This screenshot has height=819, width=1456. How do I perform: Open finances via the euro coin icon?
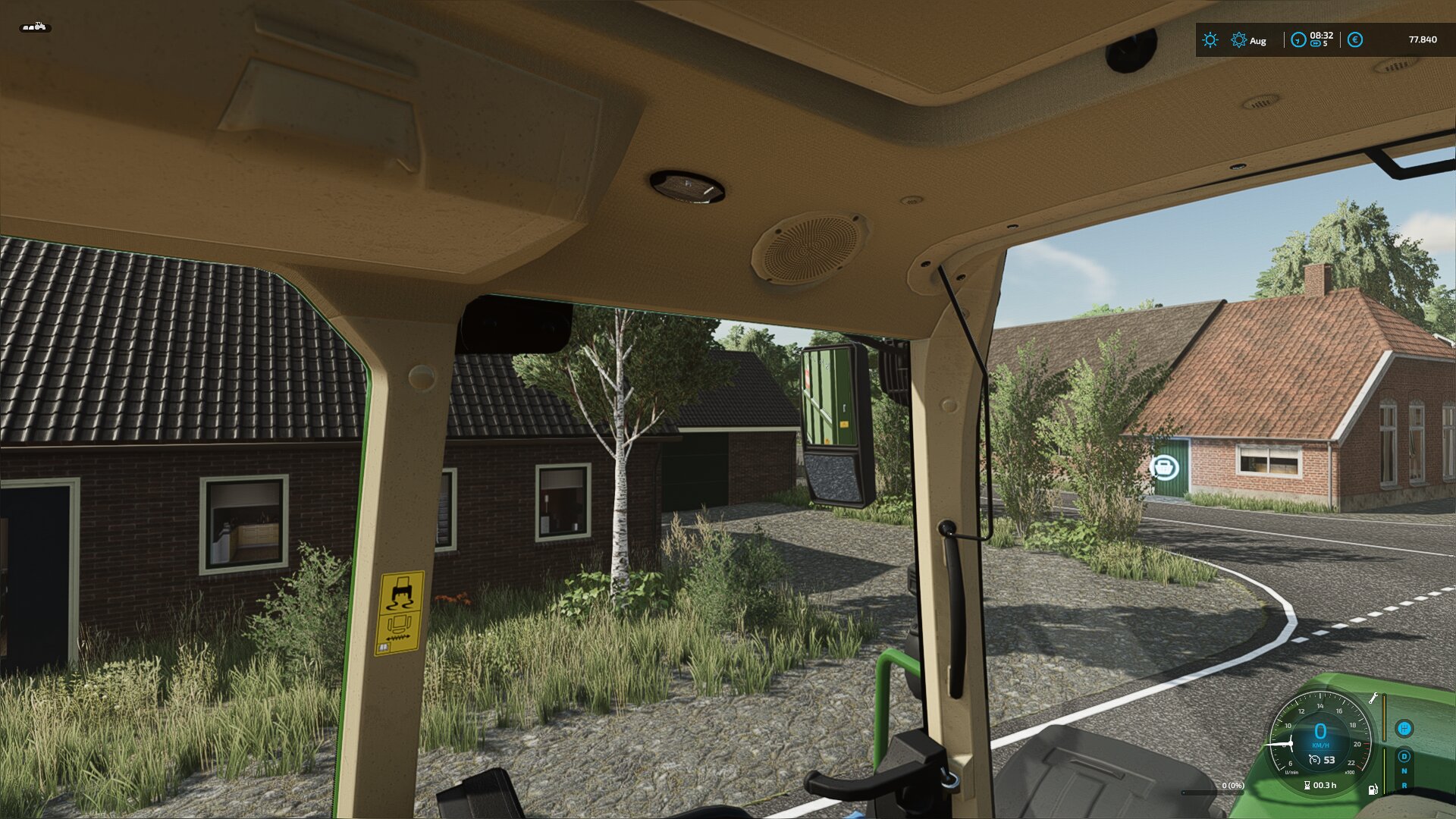[1355, 40]
